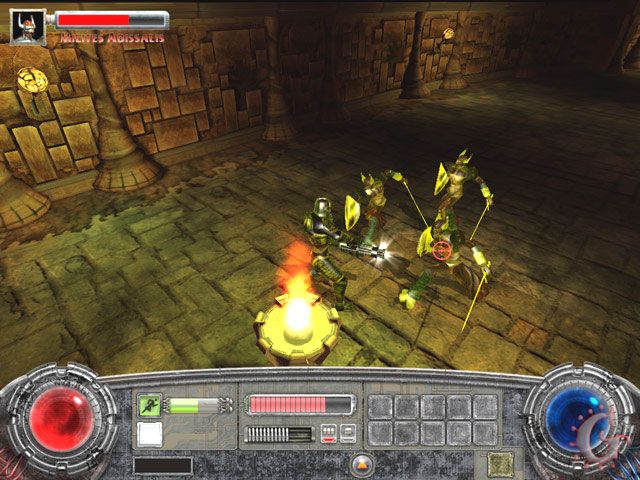Open the square icon at panel's bottom-right corner
The width and height of the screenshot is (640, 480).
(499, 463)
